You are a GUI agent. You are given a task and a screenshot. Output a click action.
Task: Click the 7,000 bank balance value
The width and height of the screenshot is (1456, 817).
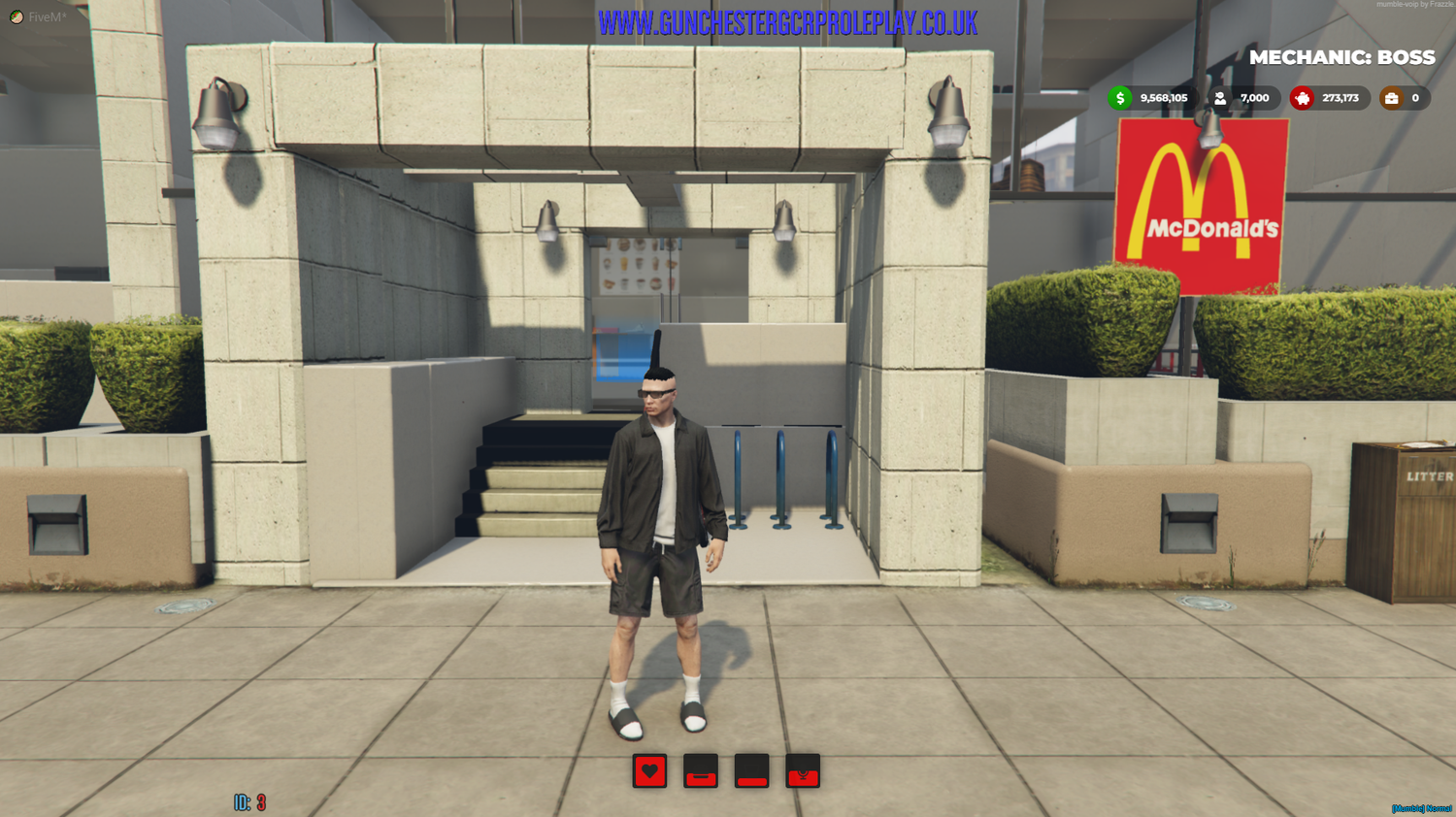pyautogui.click(x=1253, y=97)
